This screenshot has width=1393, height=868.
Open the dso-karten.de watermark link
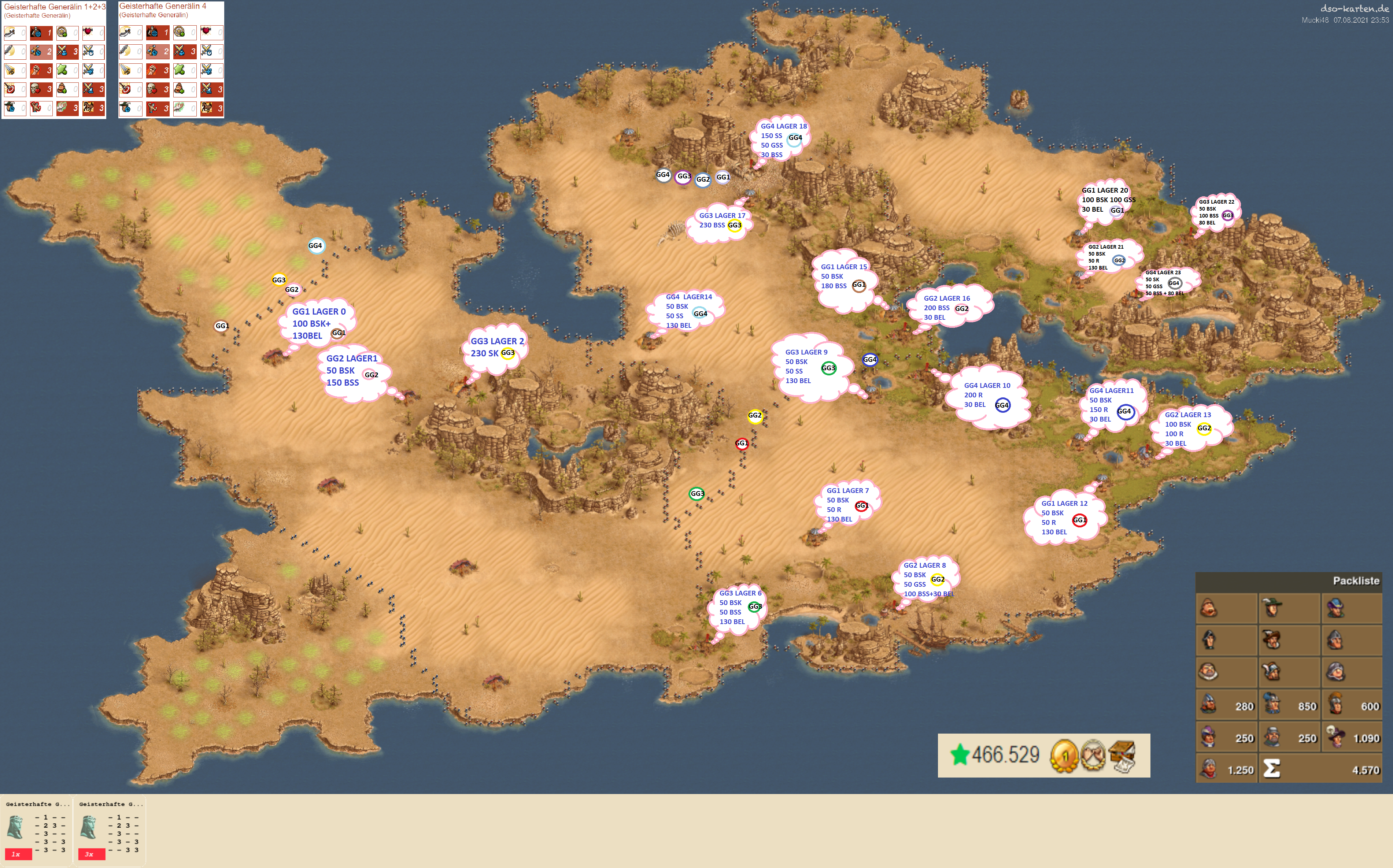click(1353, 9)
